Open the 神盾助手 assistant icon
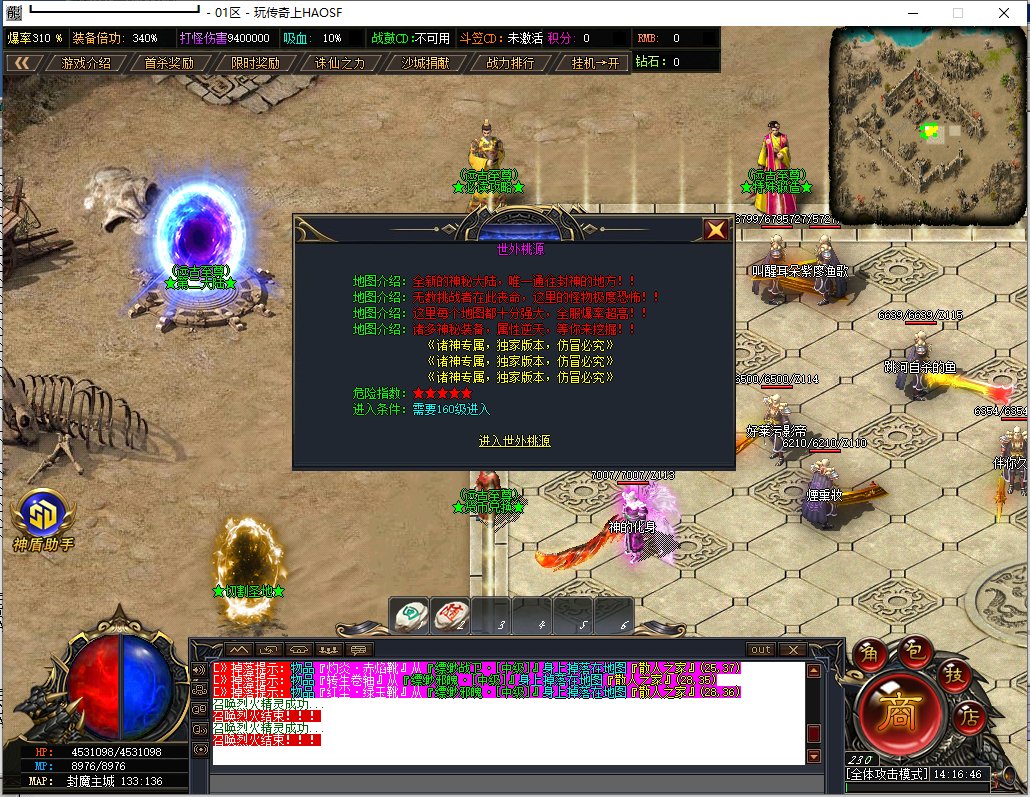1030x797 pixels. (43, 517)
